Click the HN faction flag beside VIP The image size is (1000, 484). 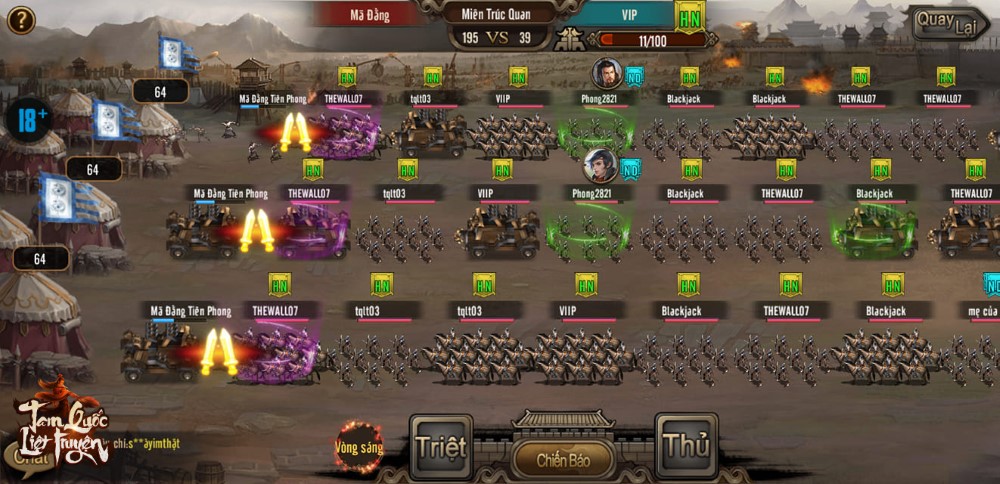[690, 17]
